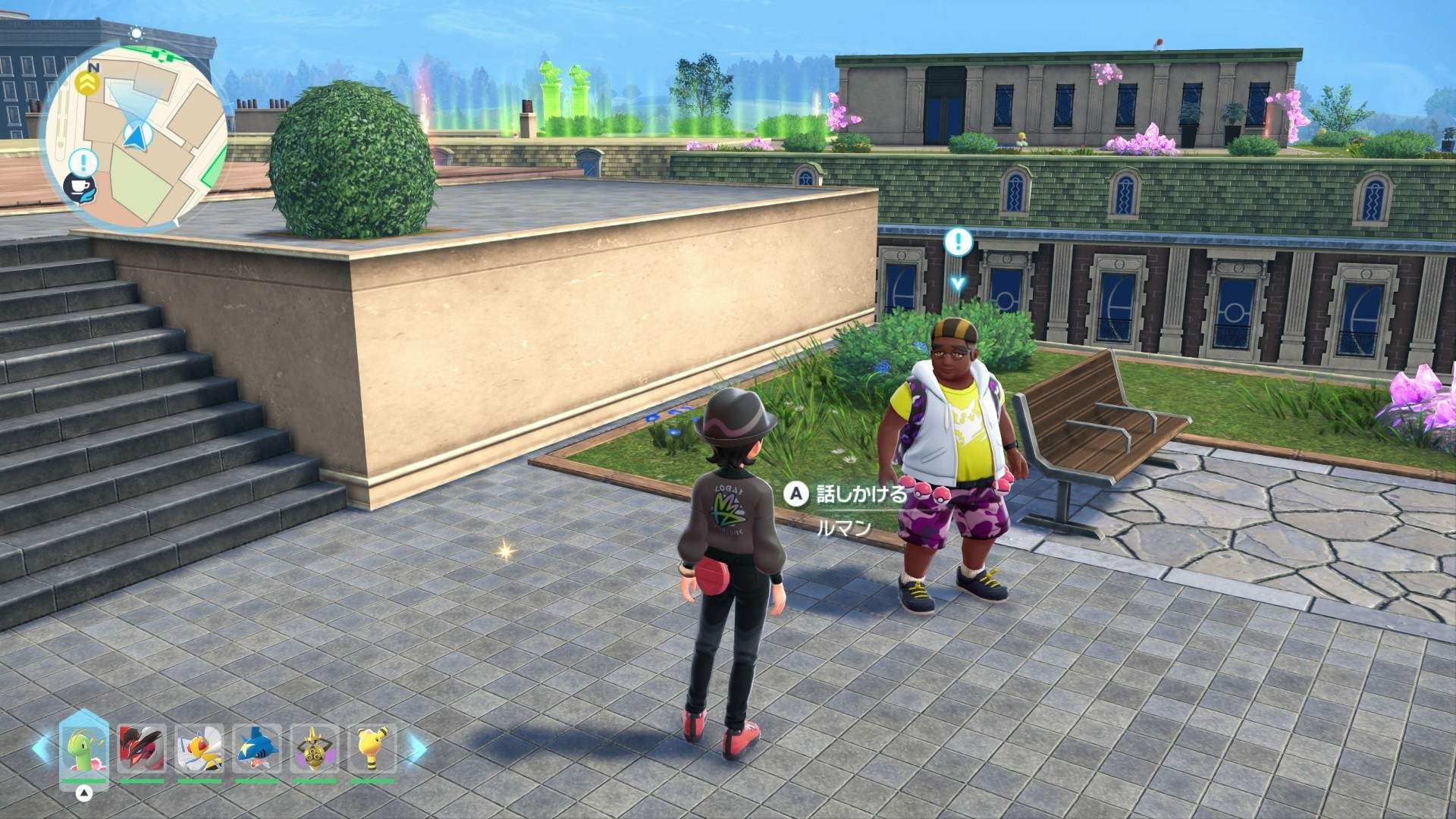Pick Sharpedo from the party slots

pyautogui.click(x=256, y=748)
